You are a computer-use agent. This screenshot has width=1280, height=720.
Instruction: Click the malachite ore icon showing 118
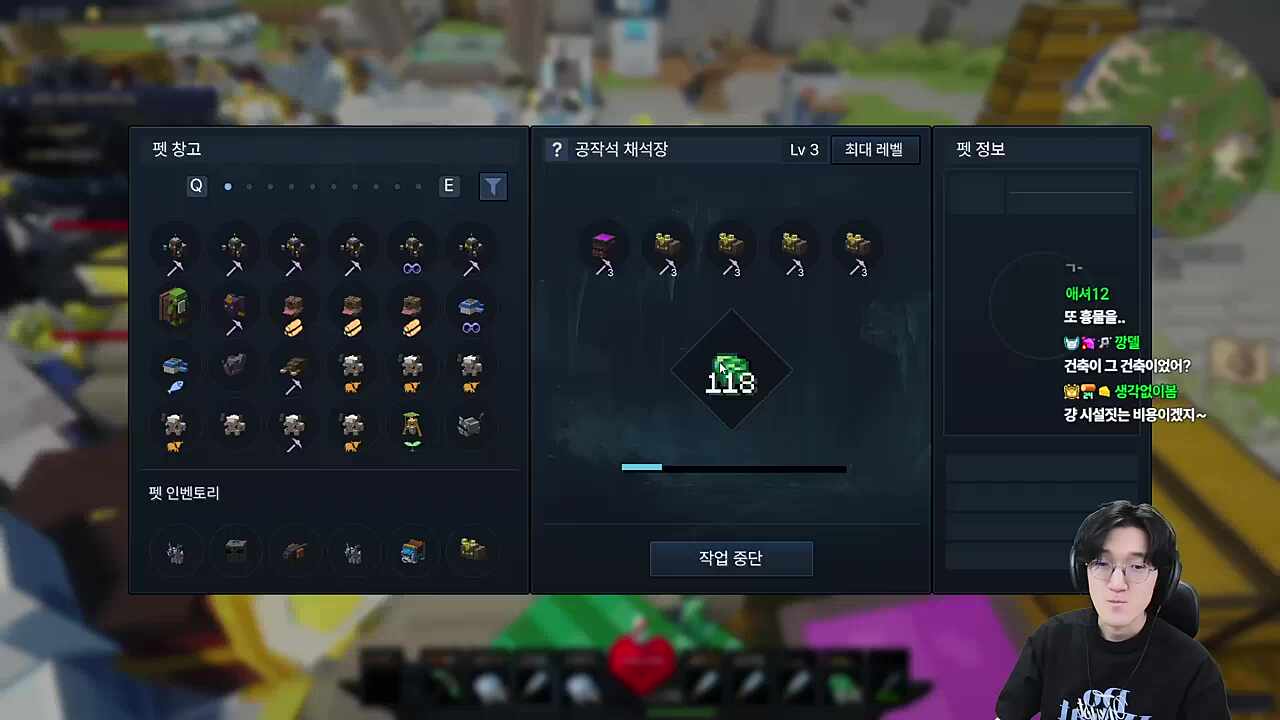click(x=731, y=370)
